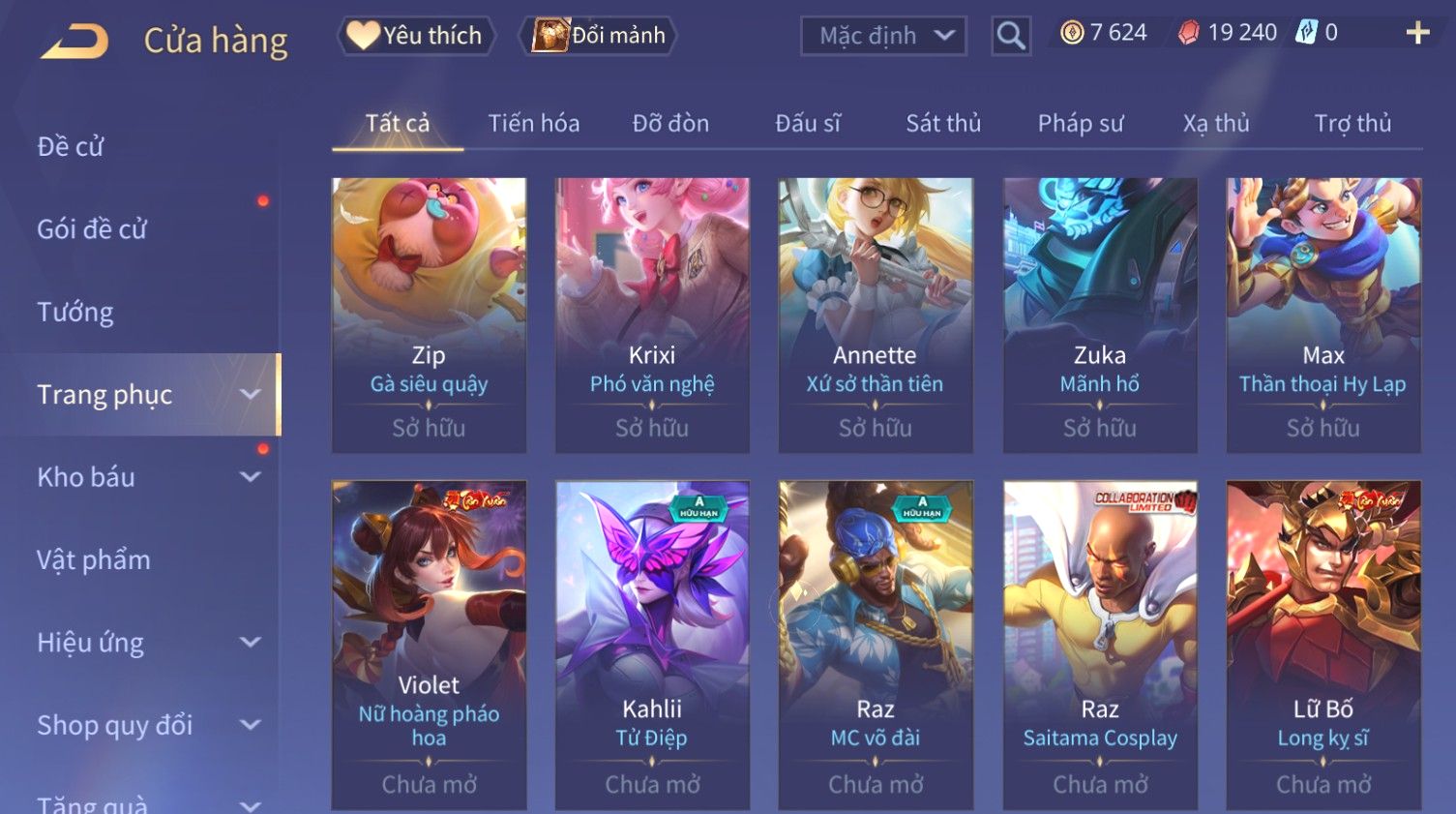The width and height of the screenshot is (1456, 814).
Task: Choose the Annette Xứ sở thần tiên card
Action: (x=876, y=315)
